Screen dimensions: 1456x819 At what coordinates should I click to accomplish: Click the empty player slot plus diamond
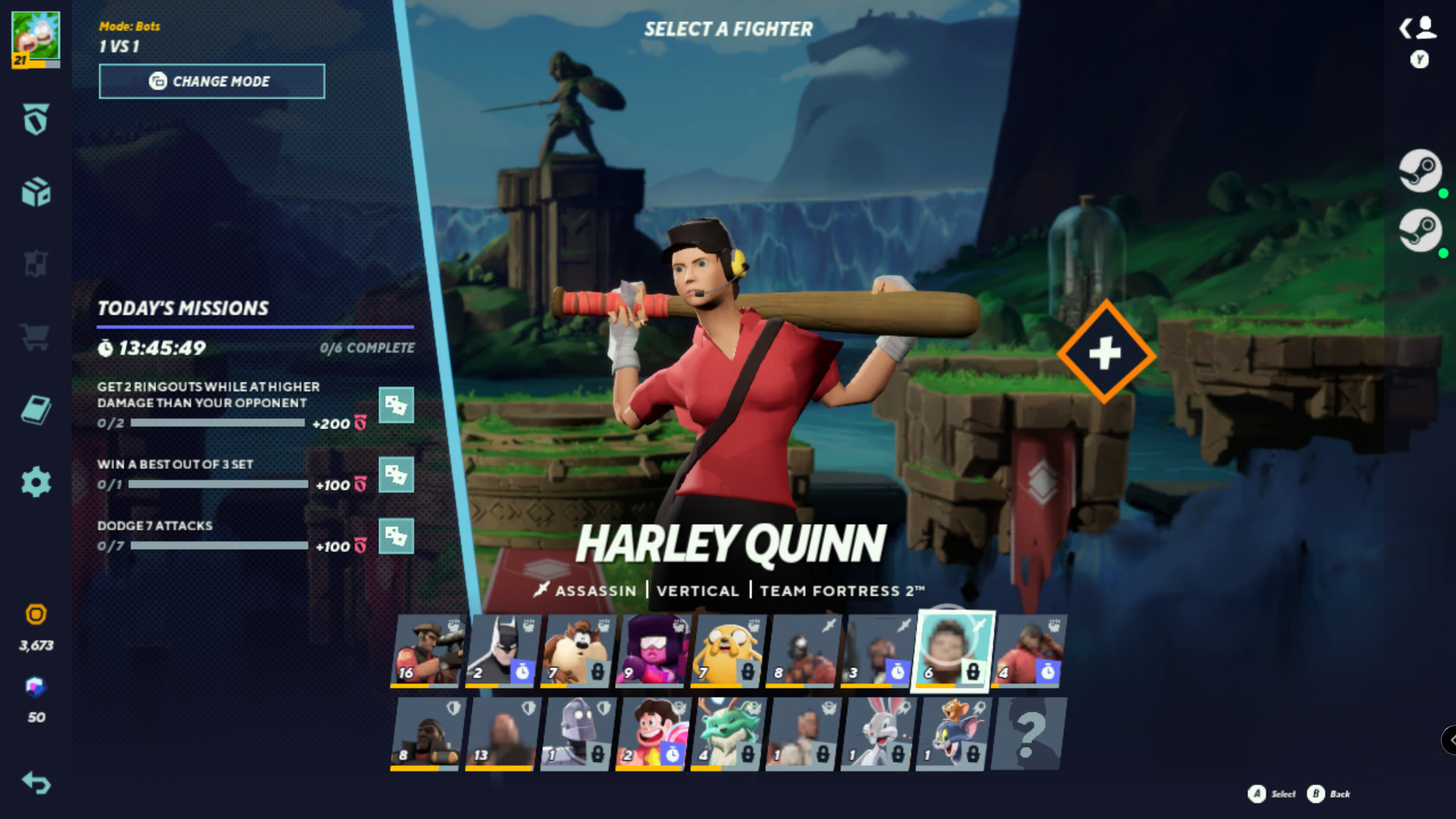[1106, 351]
